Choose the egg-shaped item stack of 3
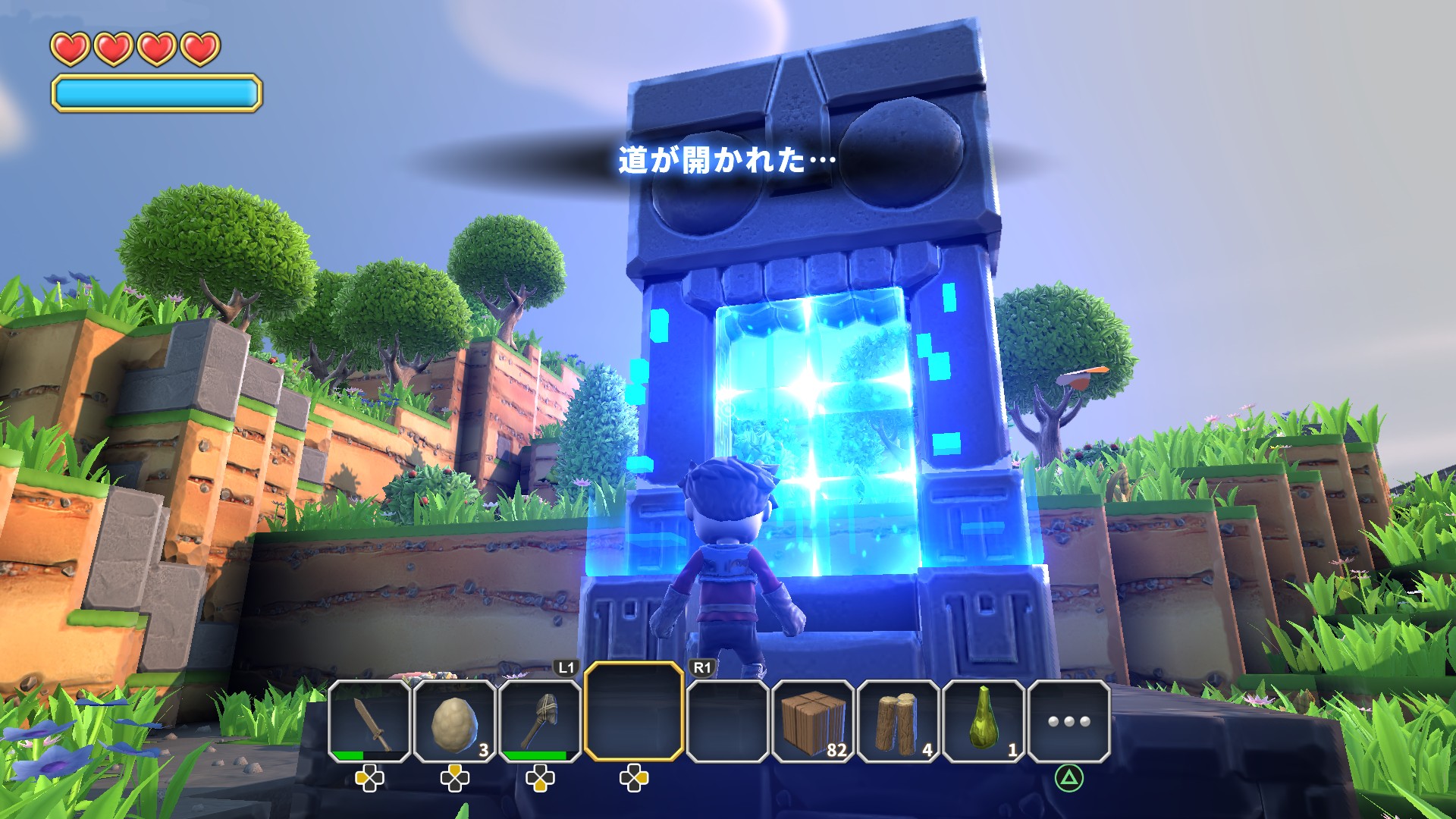Viewport: 1456px width, 819px height. [454, 720]
